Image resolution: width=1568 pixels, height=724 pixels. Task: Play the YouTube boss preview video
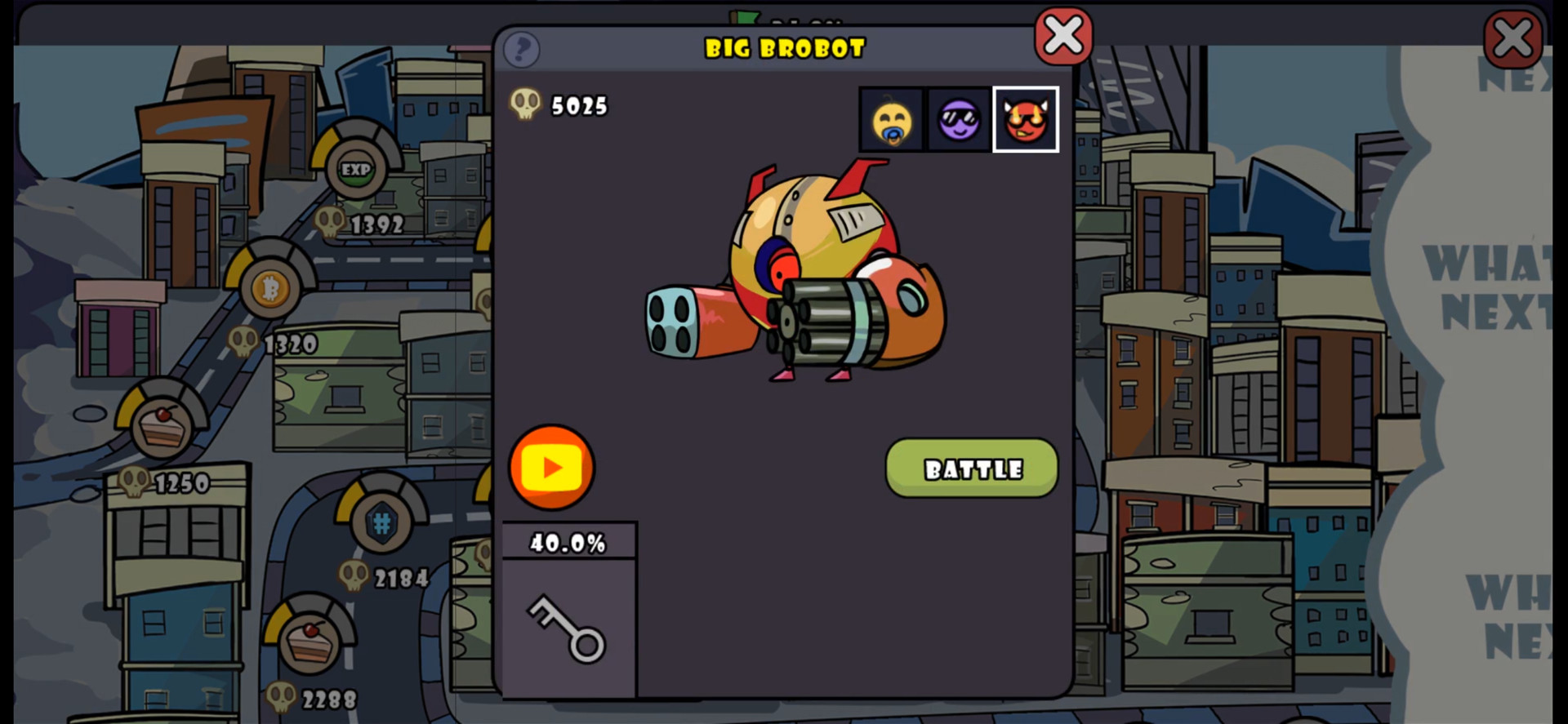[552, 468]
